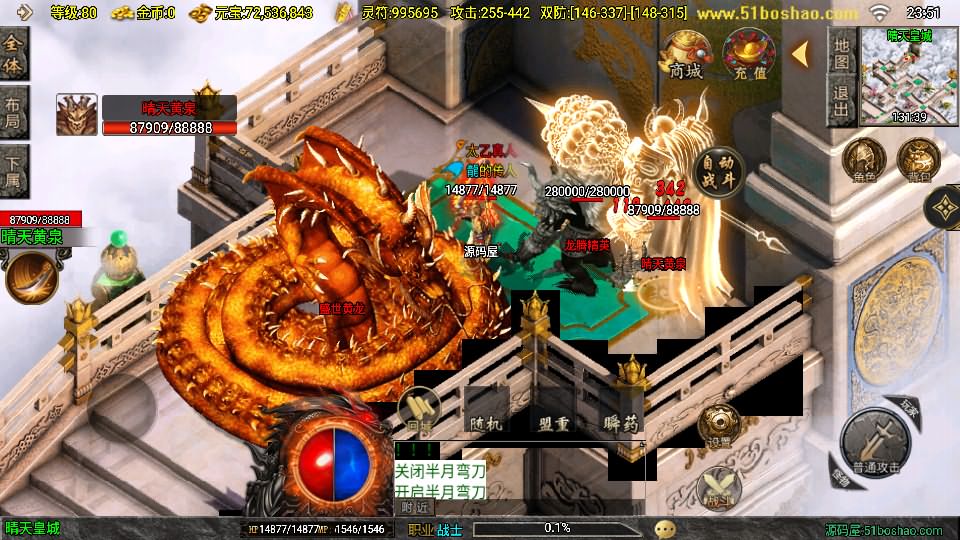This screenshot has width=960, height=540.
Task: Select the 下属 subordinates tab
Action: tap(14, 171)
